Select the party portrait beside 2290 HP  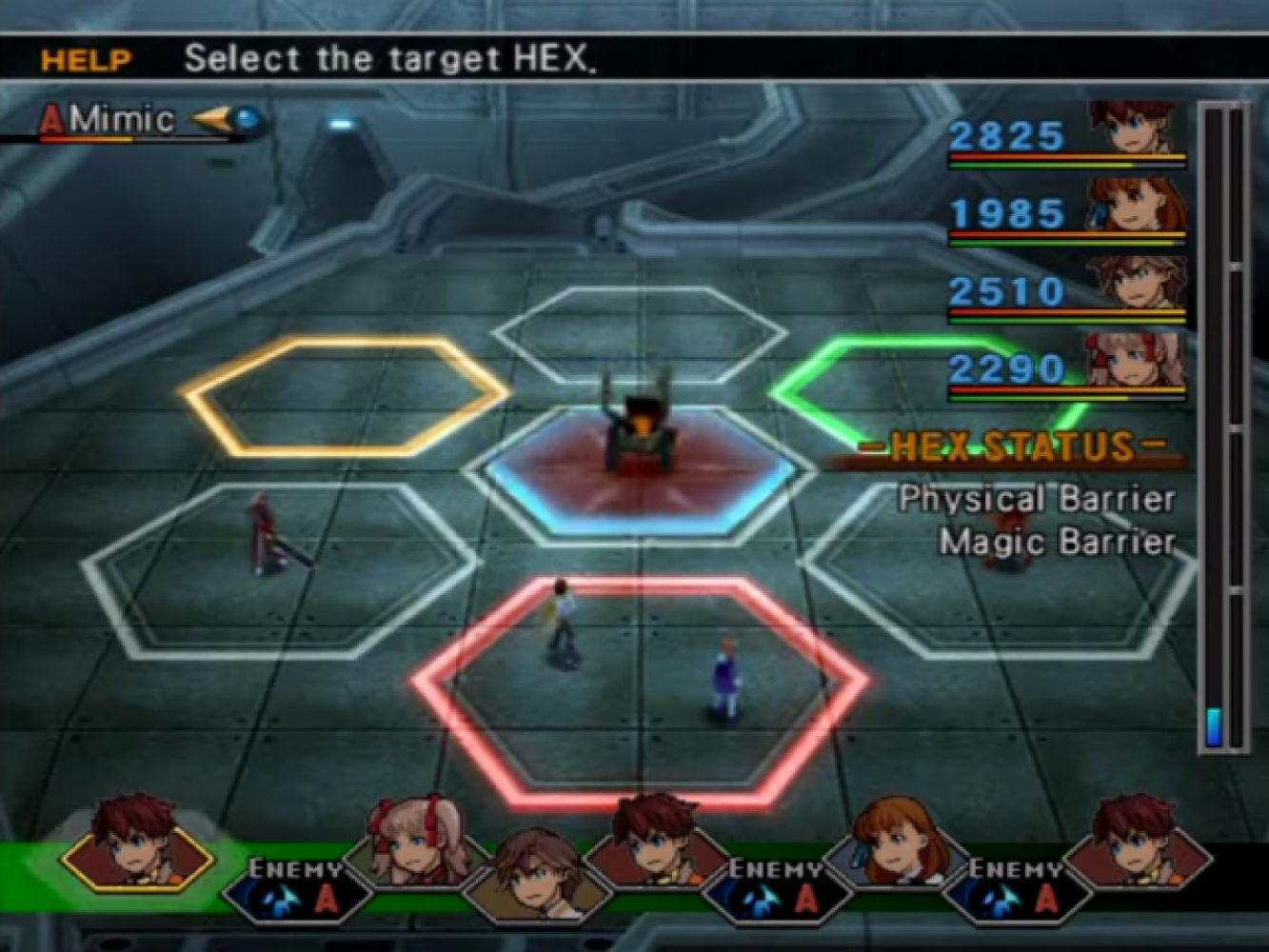click(x=1139, y=362)
